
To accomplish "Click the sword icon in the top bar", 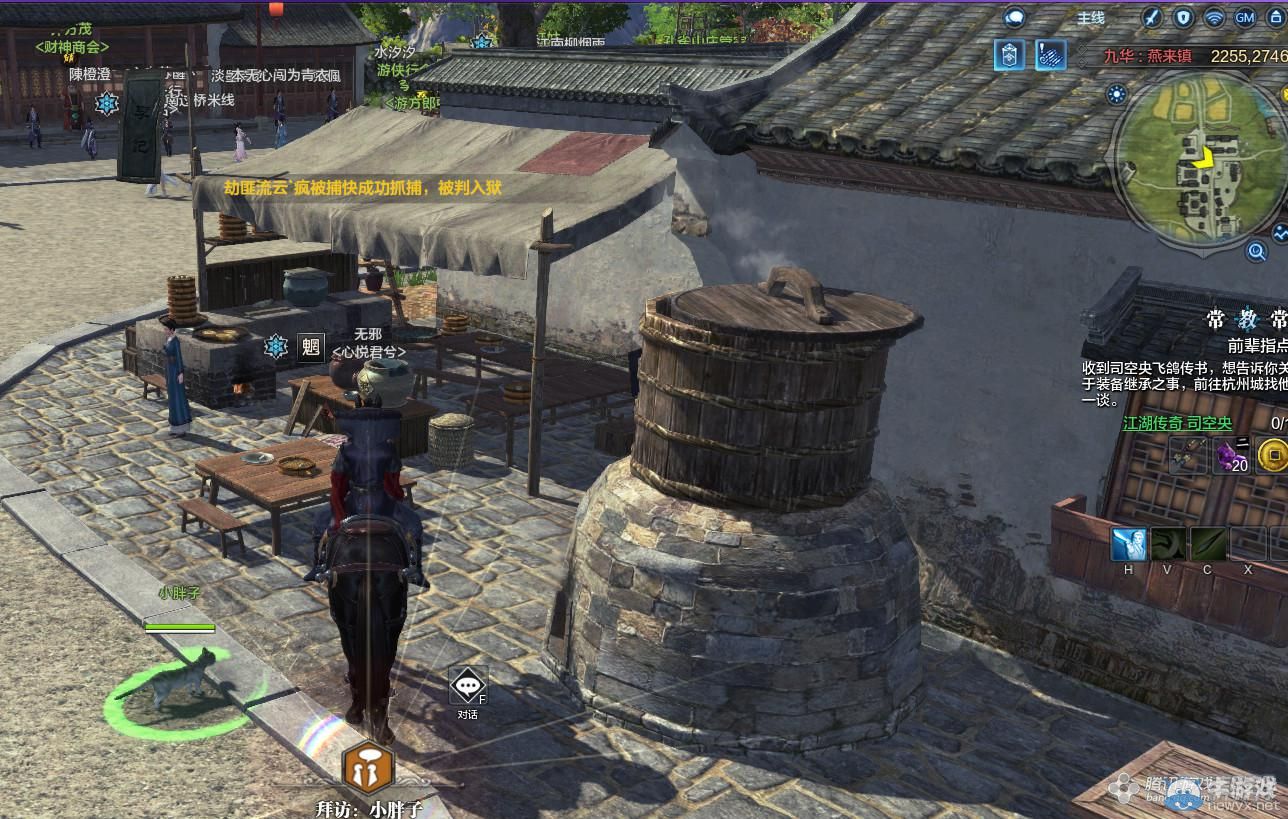I will pos(1153,17).
